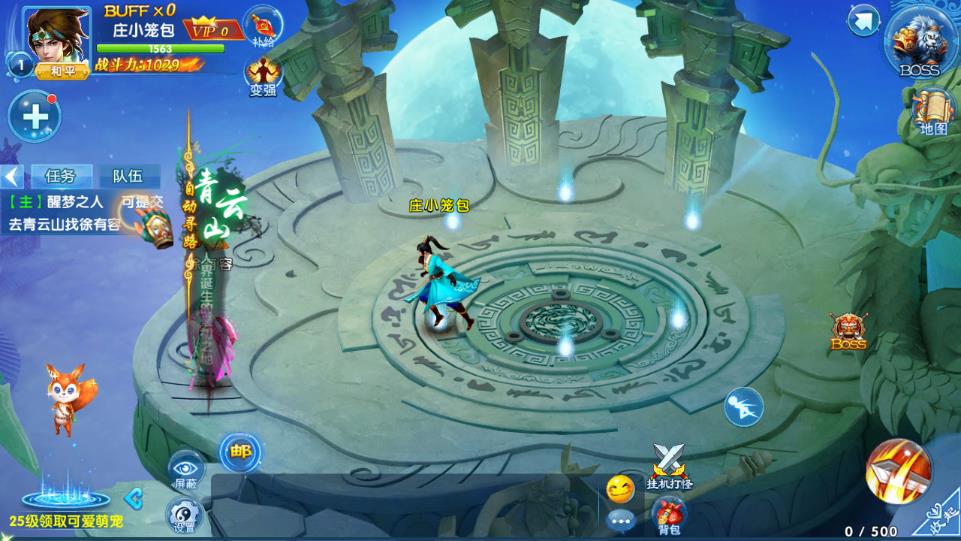Viewport: 961px width, 541px height.
Task: Open the top-right BOSS menu
Action: (x=919, y=41)
